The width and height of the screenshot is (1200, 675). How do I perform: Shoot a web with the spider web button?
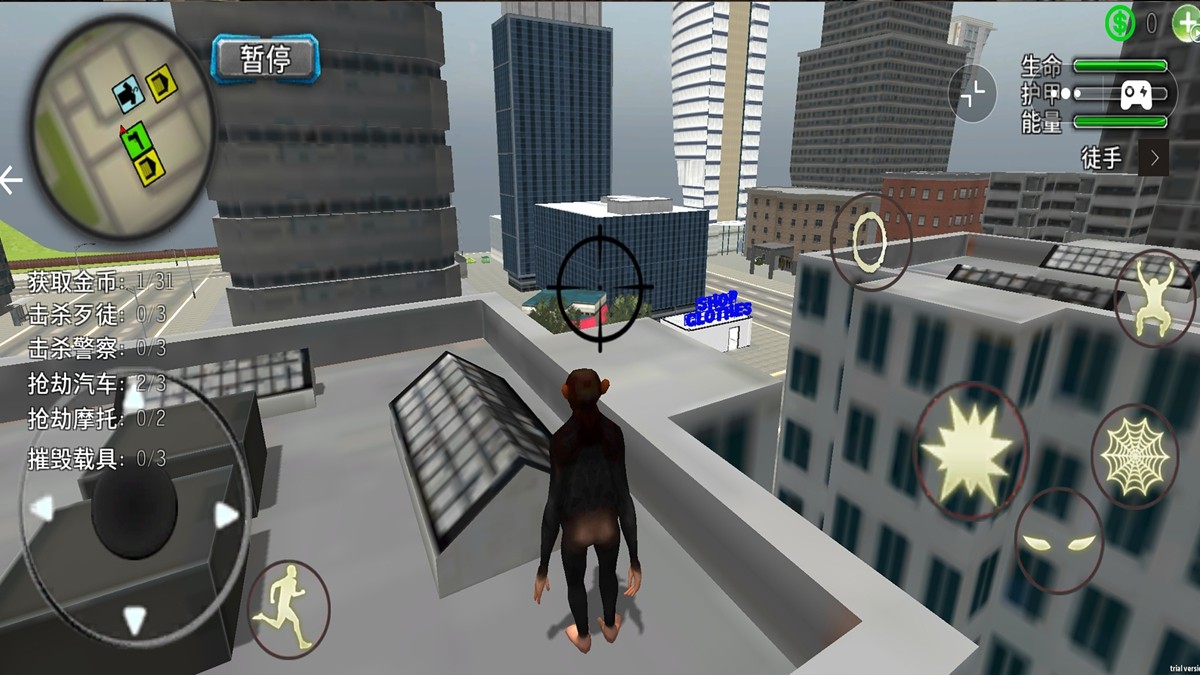(x=1134, y=456)
